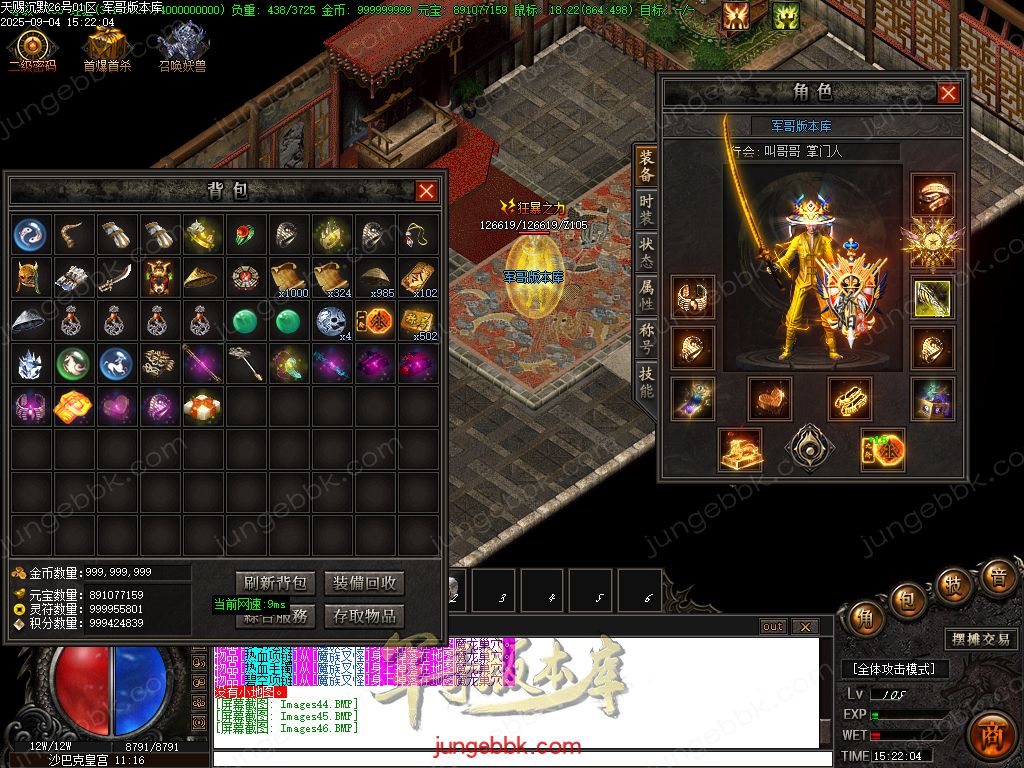Change the 全体攻击模式 attack mode

pyautogui.click(x=893, y=669)
